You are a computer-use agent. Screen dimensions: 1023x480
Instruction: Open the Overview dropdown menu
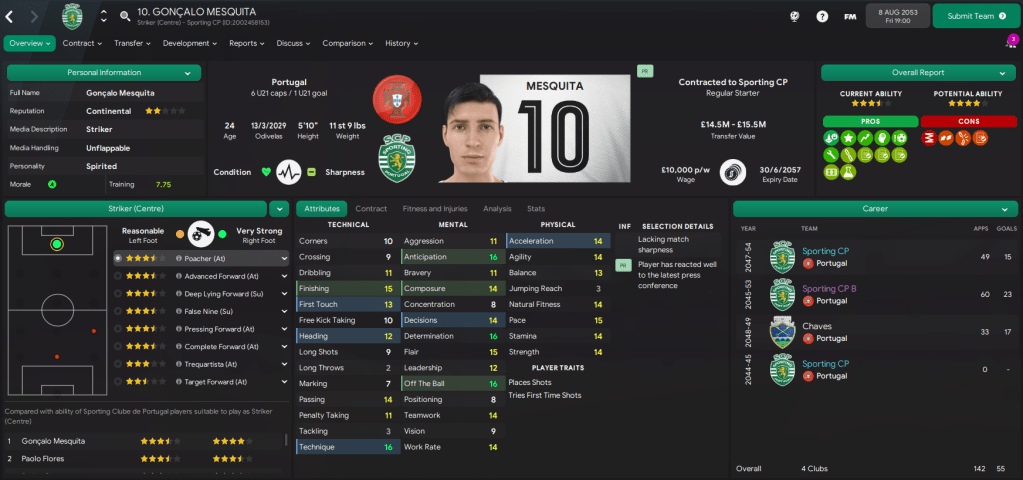click(x=30, y=43)
